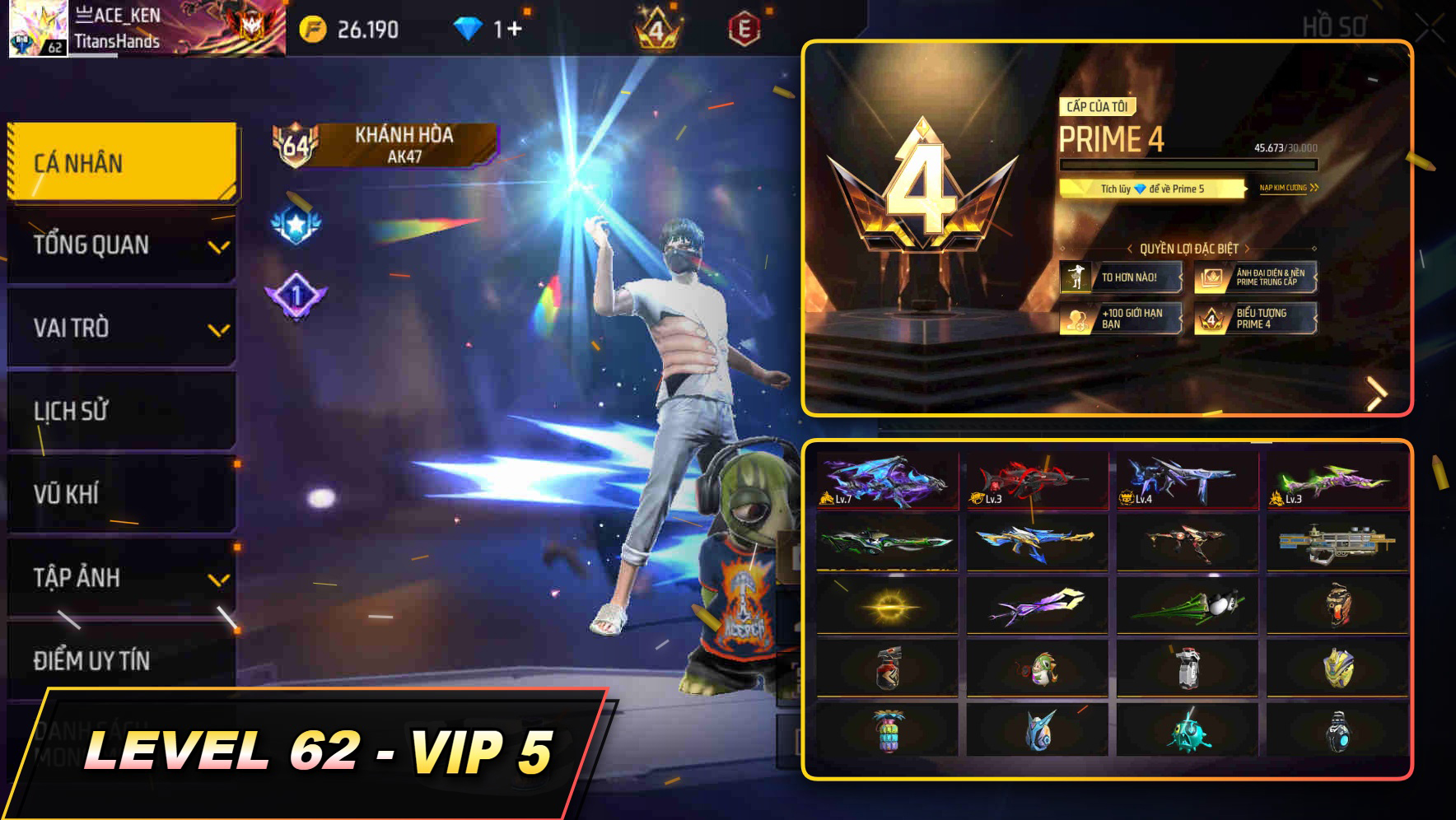Select the TO HƠN NÀO emote benefit icon
The width and height of the screenshot is (1456, 820).
click(x=1078, y=278)
